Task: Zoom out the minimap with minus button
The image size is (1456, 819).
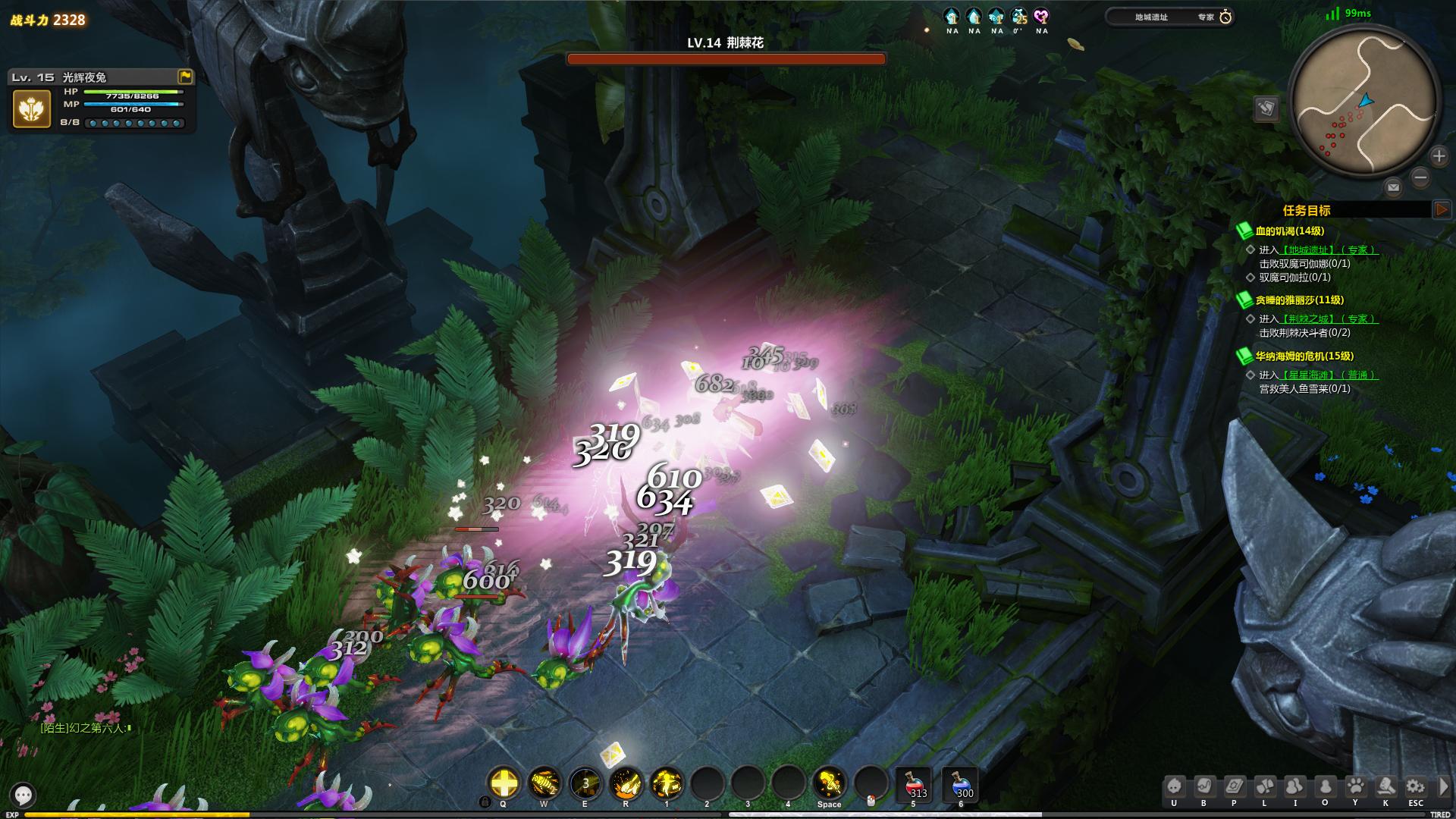Action: click(1420, 178)
